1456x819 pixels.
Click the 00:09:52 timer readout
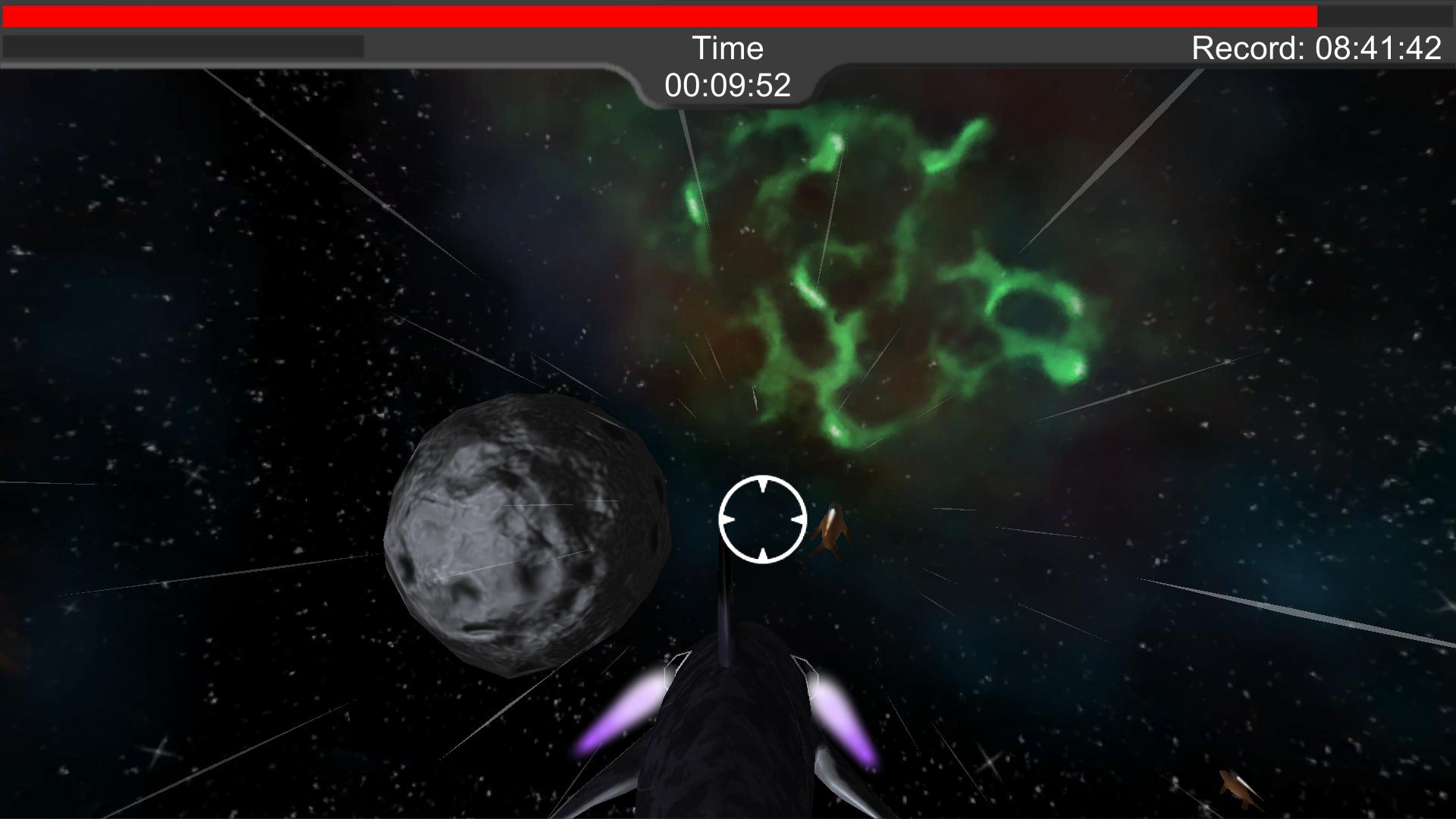pos(729,85)
